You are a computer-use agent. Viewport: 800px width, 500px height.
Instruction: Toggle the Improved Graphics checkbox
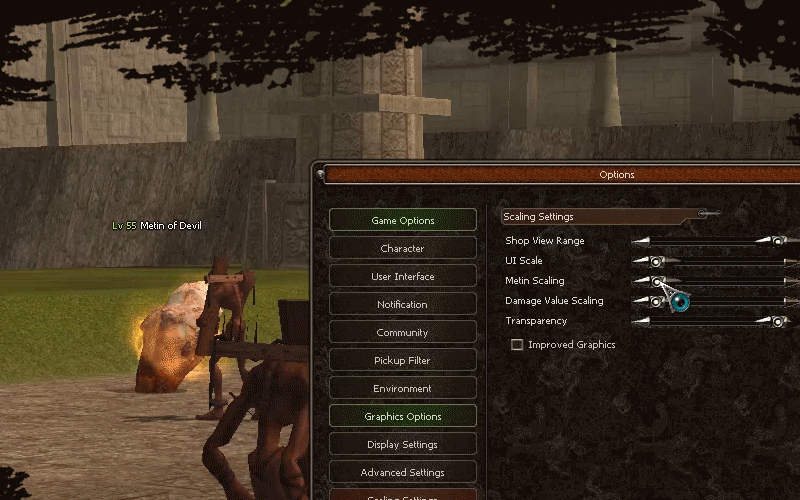517,345
